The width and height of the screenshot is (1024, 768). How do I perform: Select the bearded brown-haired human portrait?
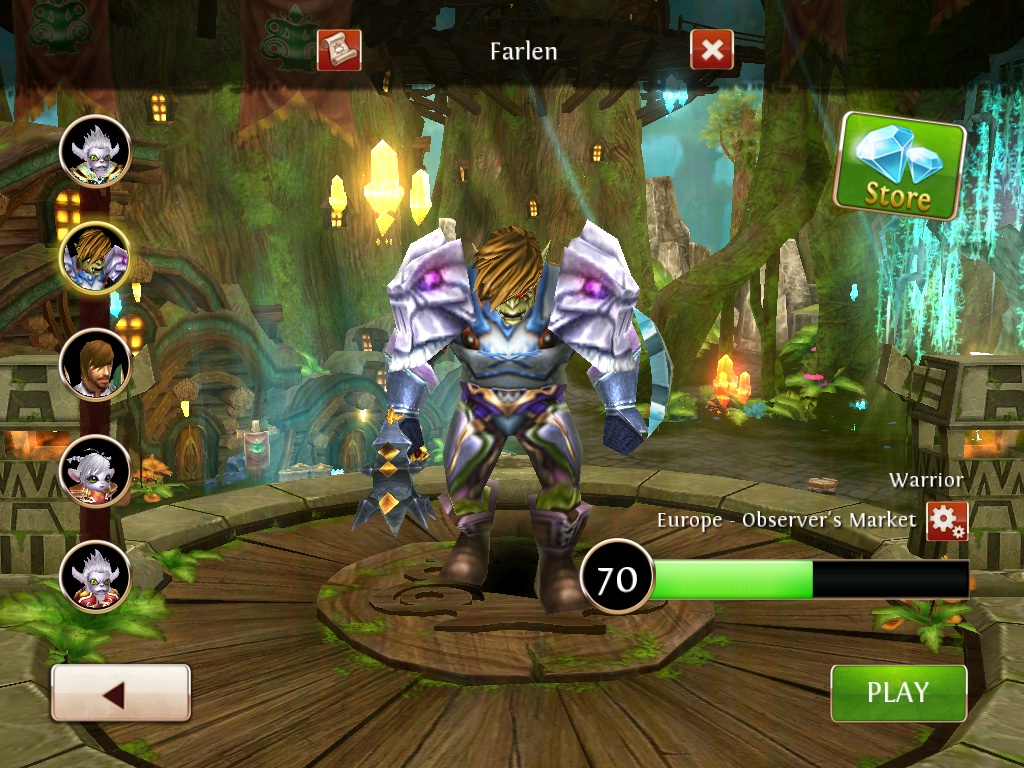tap(95, 364)
